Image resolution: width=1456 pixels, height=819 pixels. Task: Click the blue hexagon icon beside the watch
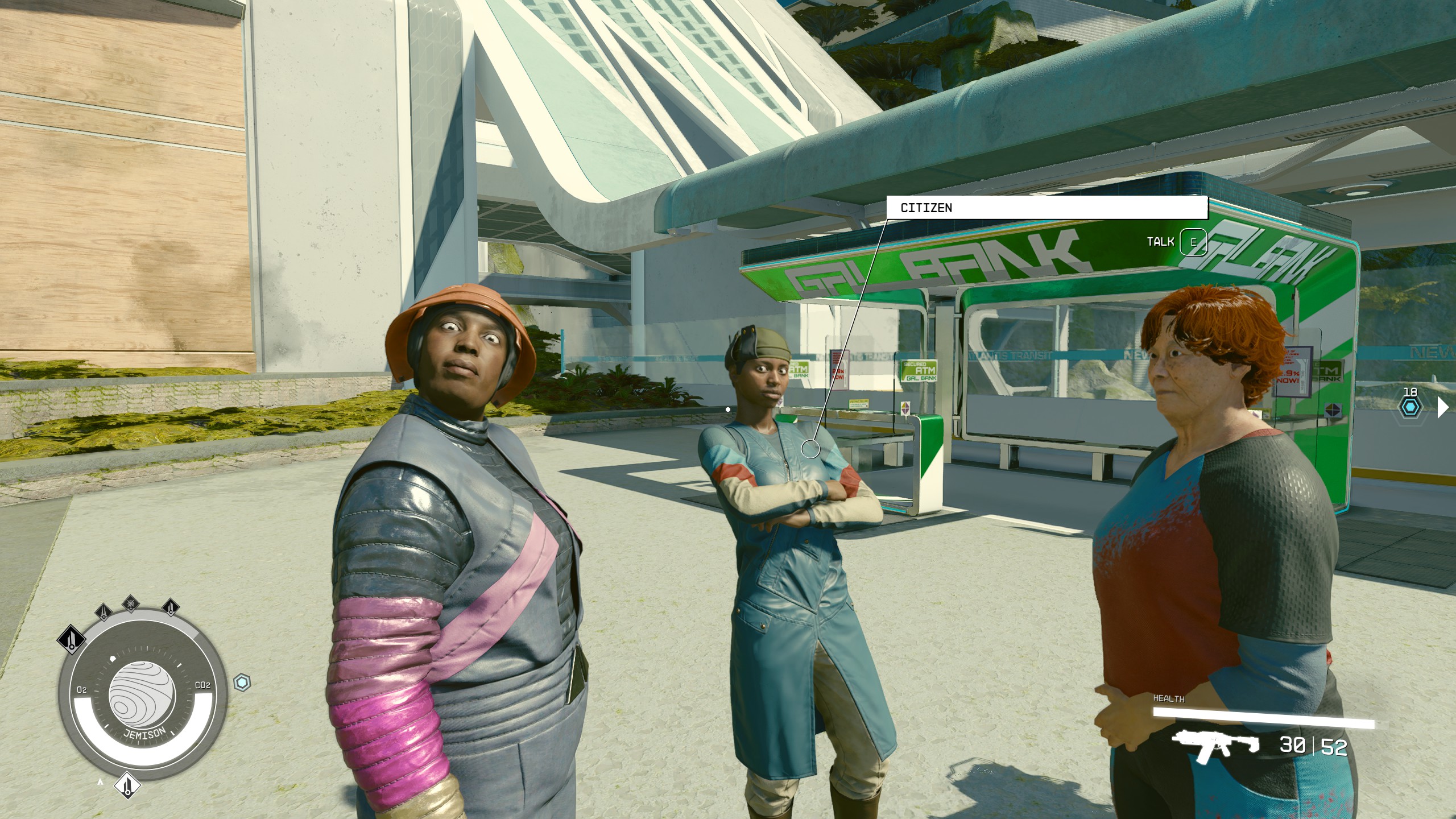pos(242,682)
